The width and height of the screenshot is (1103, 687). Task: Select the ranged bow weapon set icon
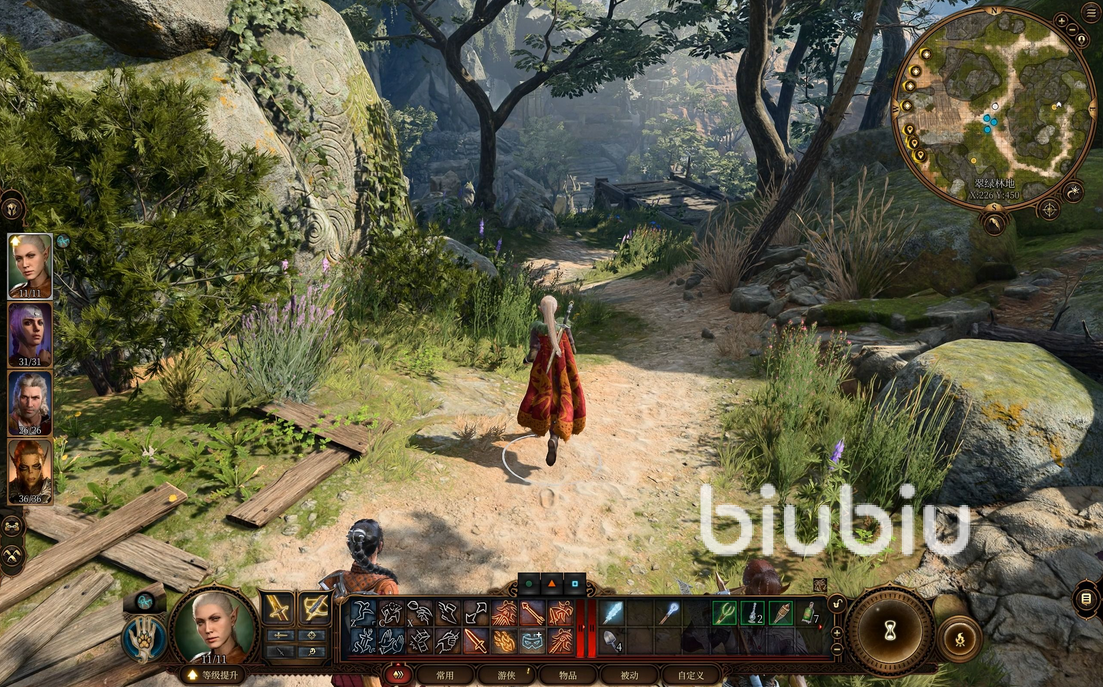[x=315, y=608]
